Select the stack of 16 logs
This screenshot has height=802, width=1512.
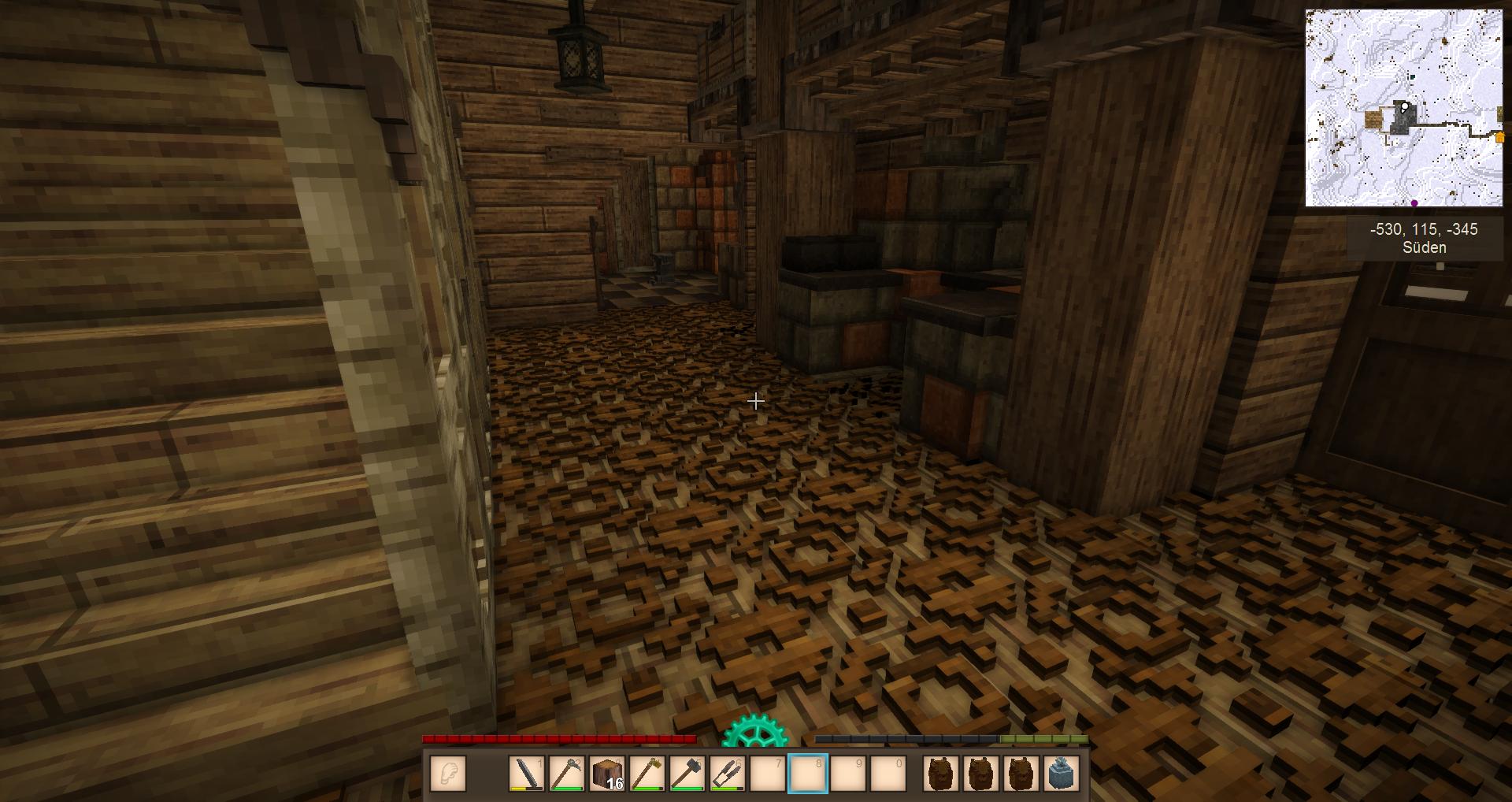[607, 773]
